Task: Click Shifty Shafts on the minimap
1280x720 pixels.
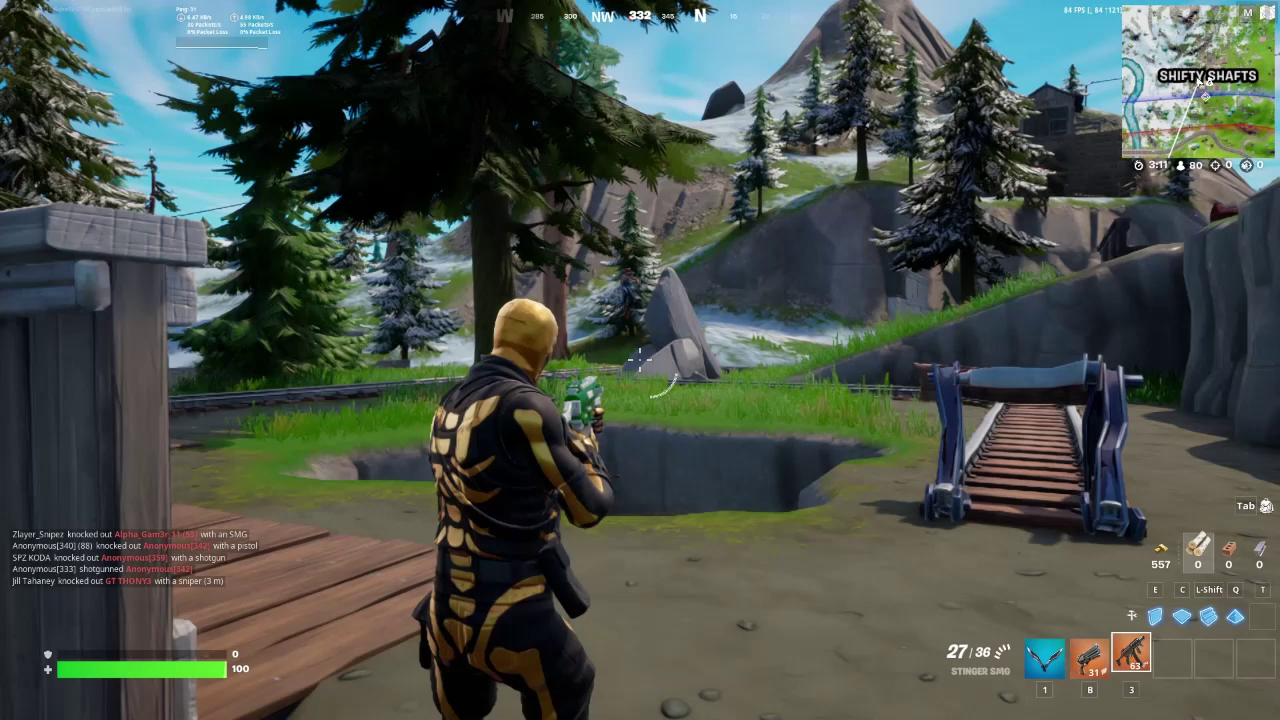Action: [x=1208, y=76]
